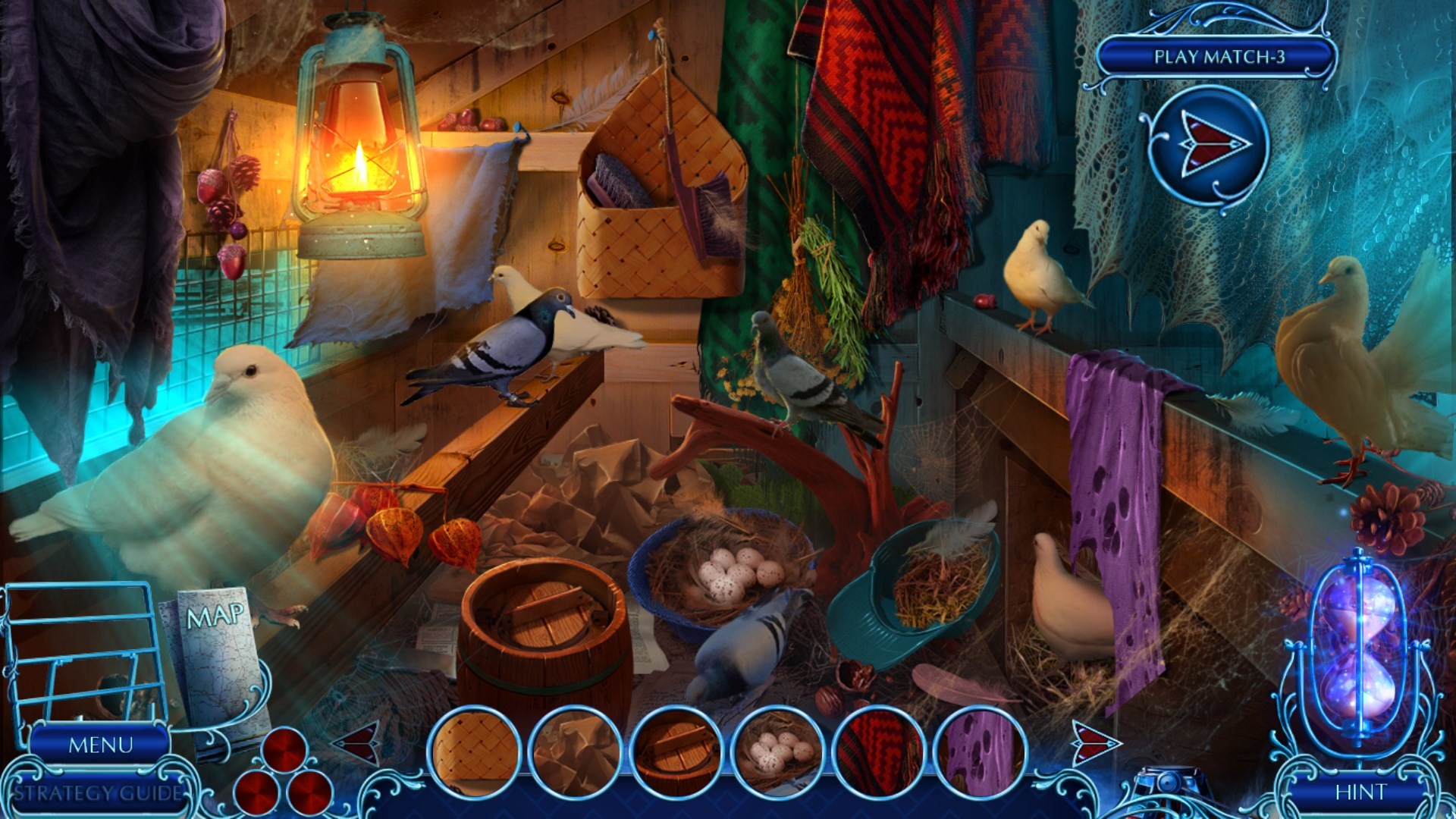Click the hanging lantern in the scene
The image size is (1456, 819).
coord(359,136)
